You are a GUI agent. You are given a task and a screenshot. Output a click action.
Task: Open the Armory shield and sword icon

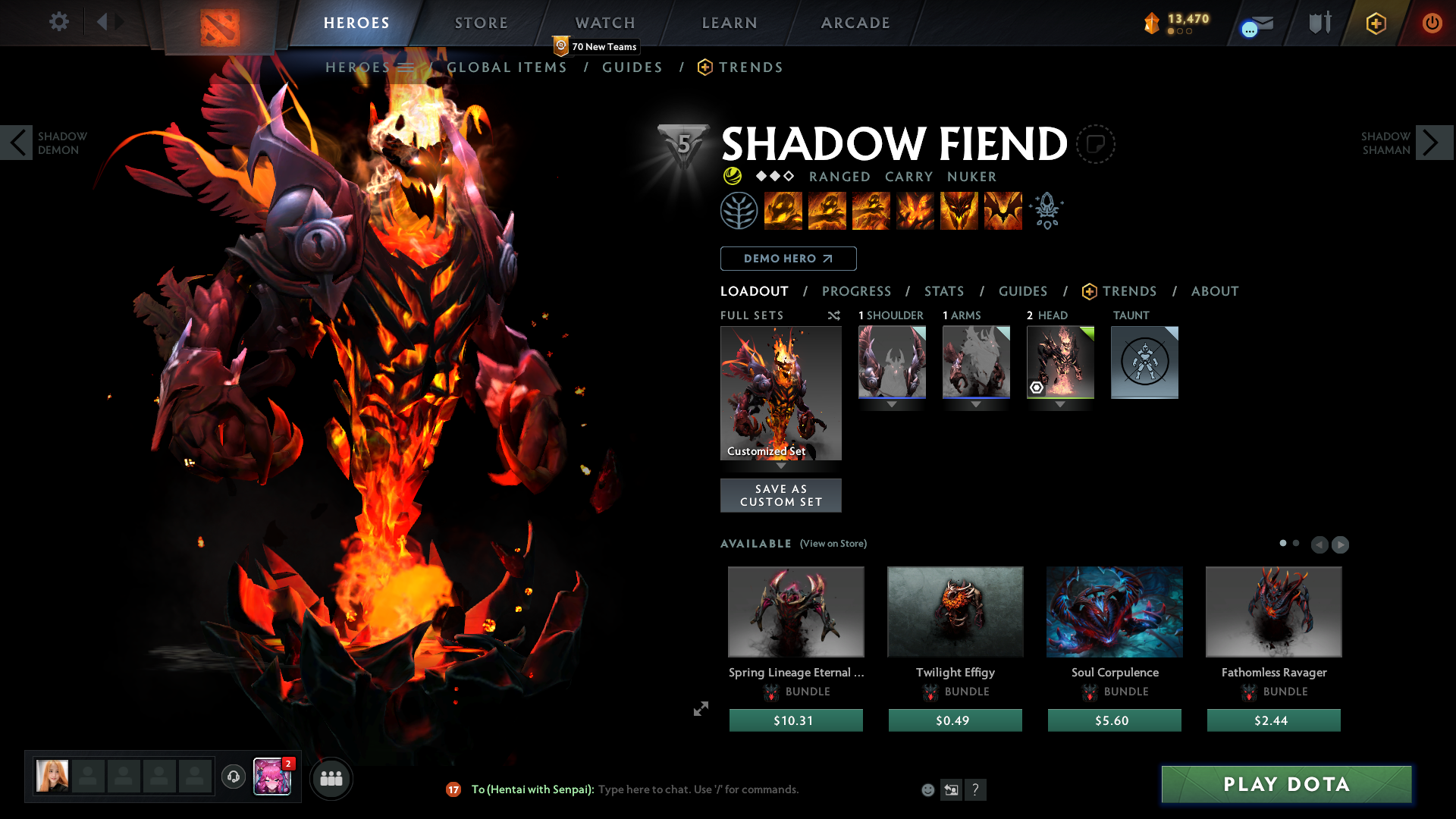tap(1318, 22)
